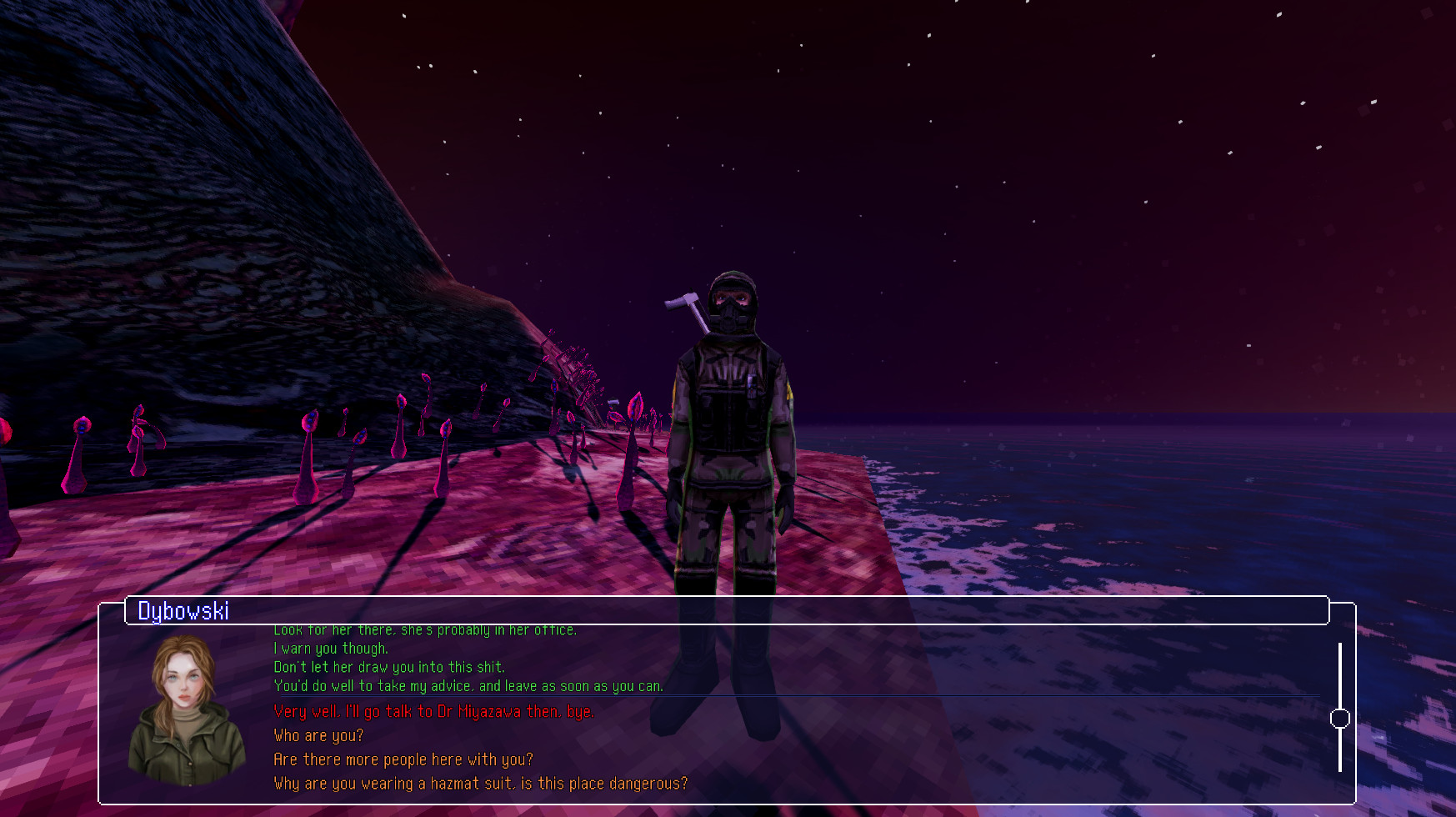The image size is (1456, 817).
Task: Click "Look for her there, she's probably in her office."
Action: coord(425,629)
